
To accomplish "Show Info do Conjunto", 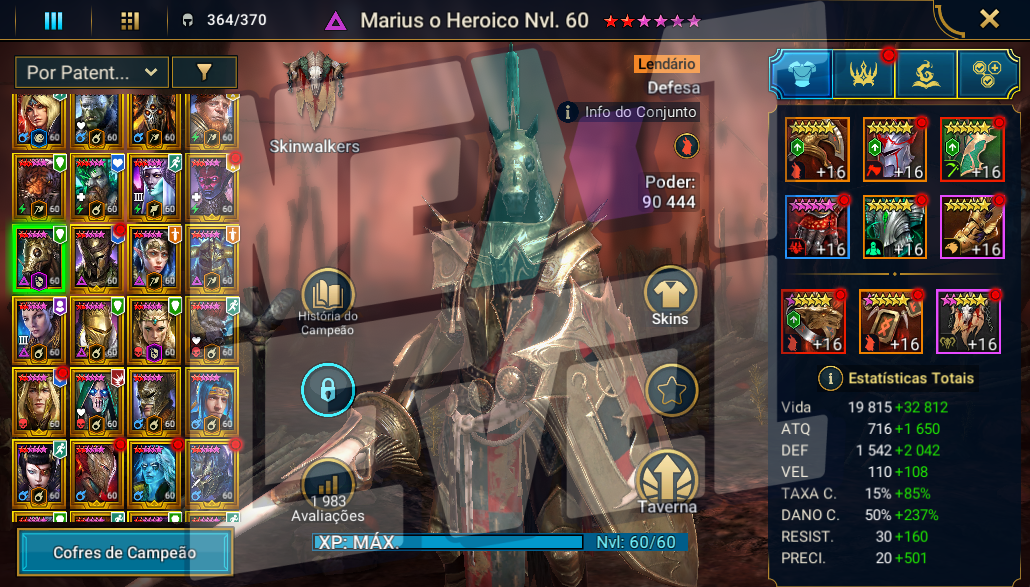I will pos(627,113).
